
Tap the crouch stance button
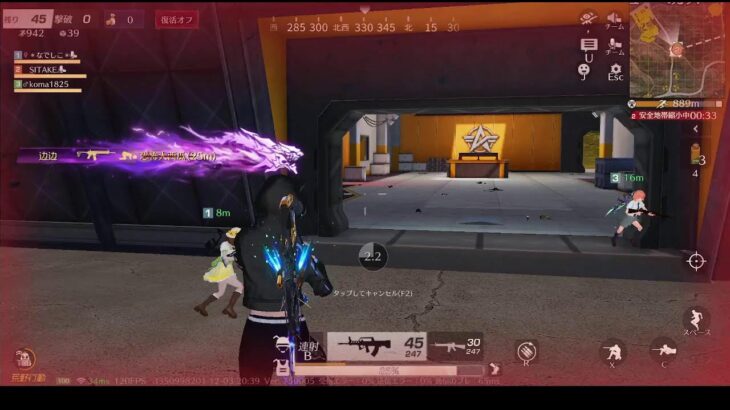pyautogui.click(x=611, y=352)
